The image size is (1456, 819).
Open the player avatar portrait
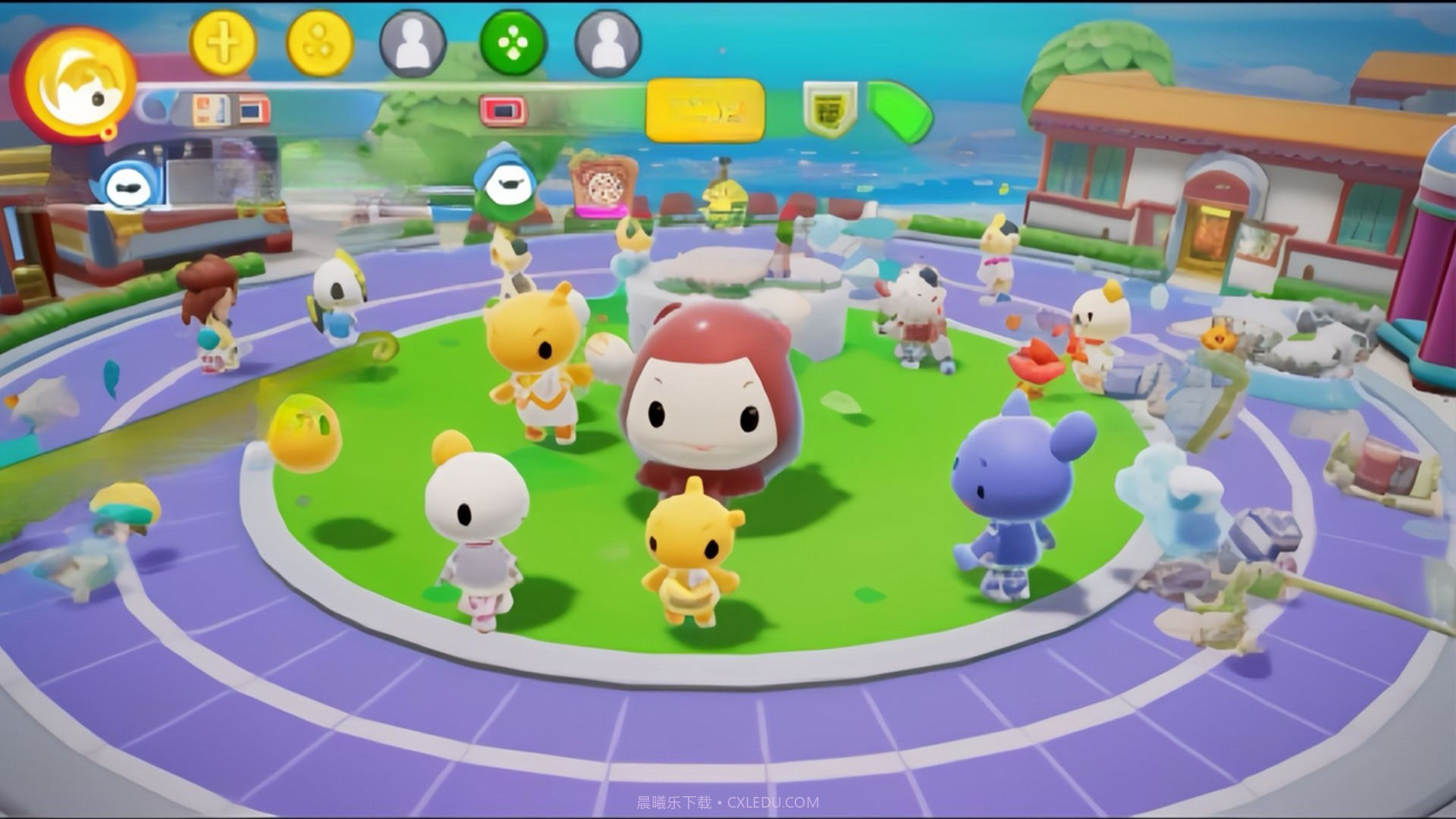point(74,85)
